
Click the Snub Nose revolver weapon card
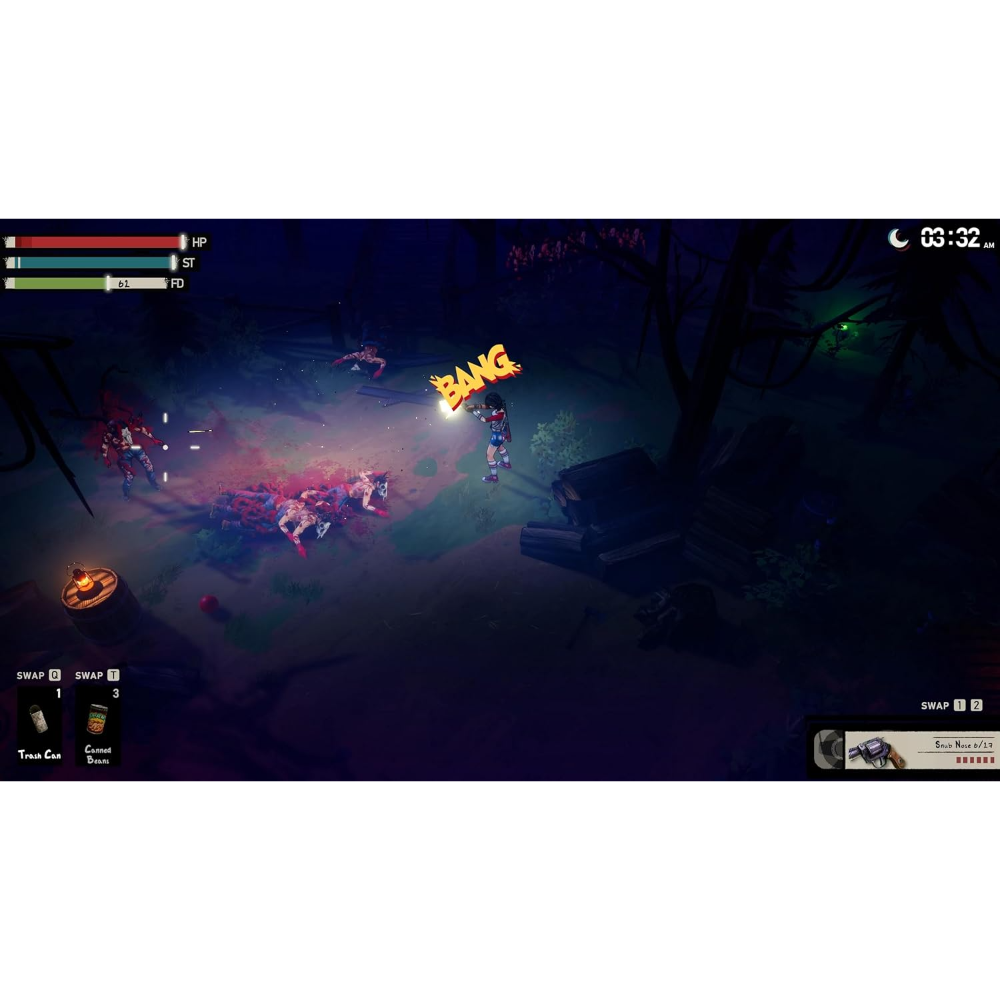click(x=918, y=750)
